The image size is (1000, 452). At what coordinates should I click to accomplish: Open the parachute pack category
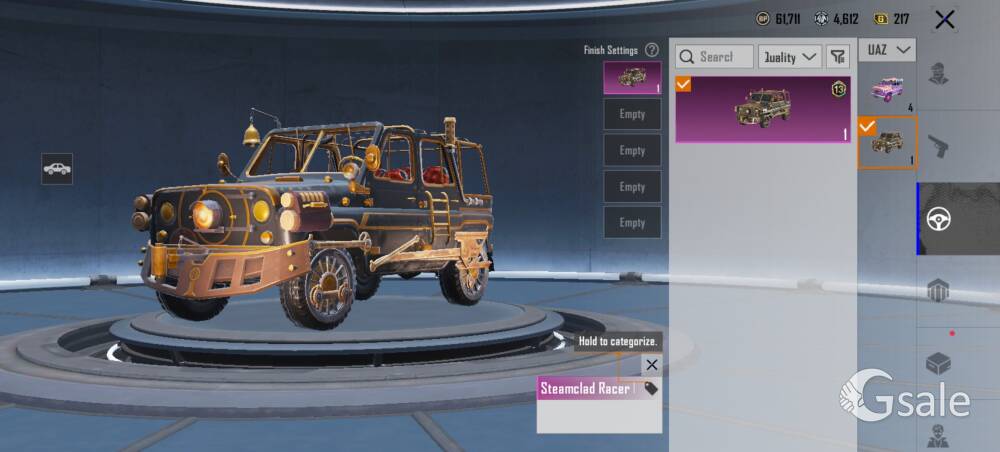coord(939,291)
